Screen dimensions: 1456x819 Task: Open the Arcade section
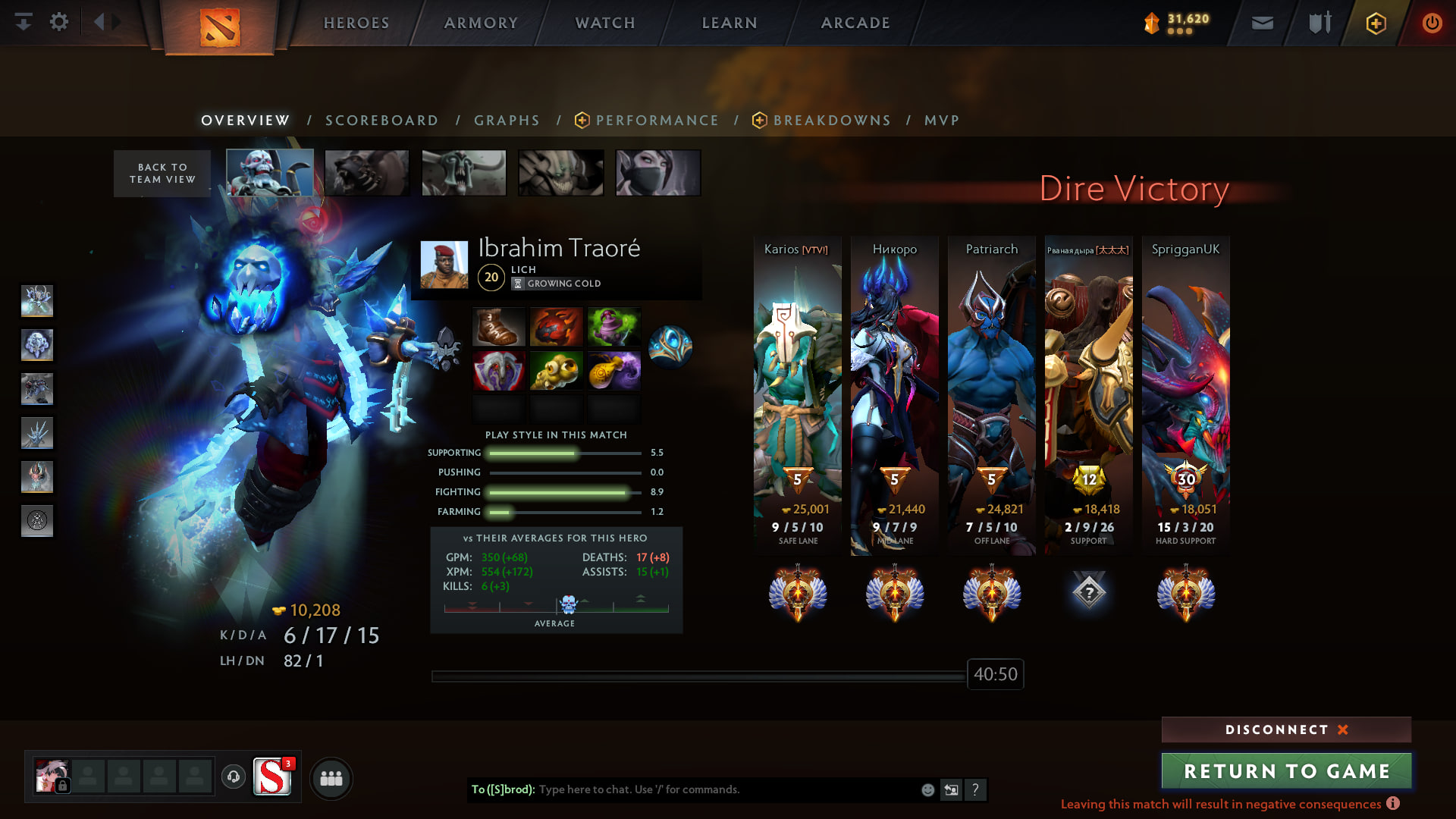point(855,23)
